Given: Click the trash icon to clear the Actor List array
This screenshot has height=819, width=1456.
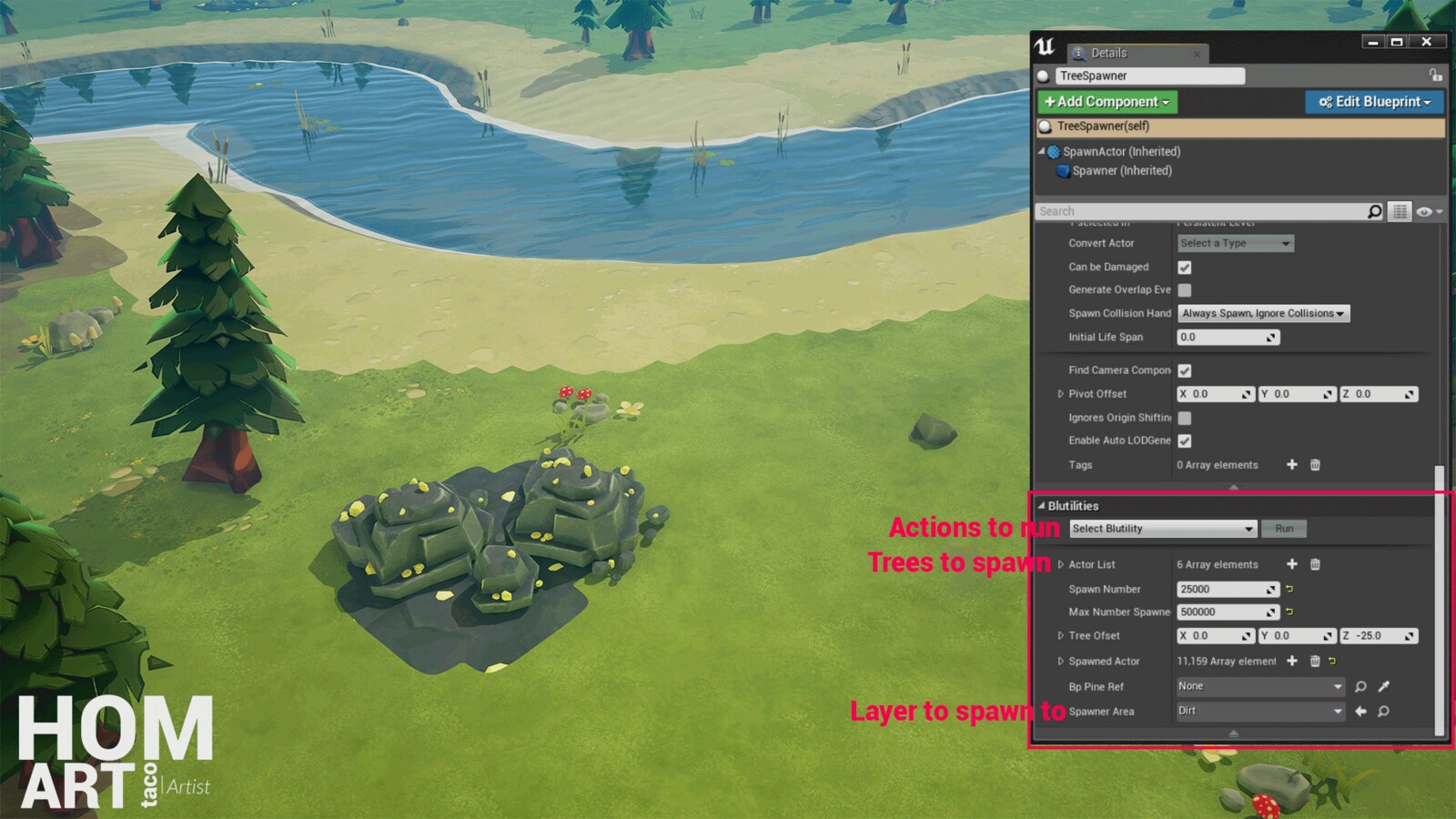Looking at the screenshot, I should (1314, 564).
